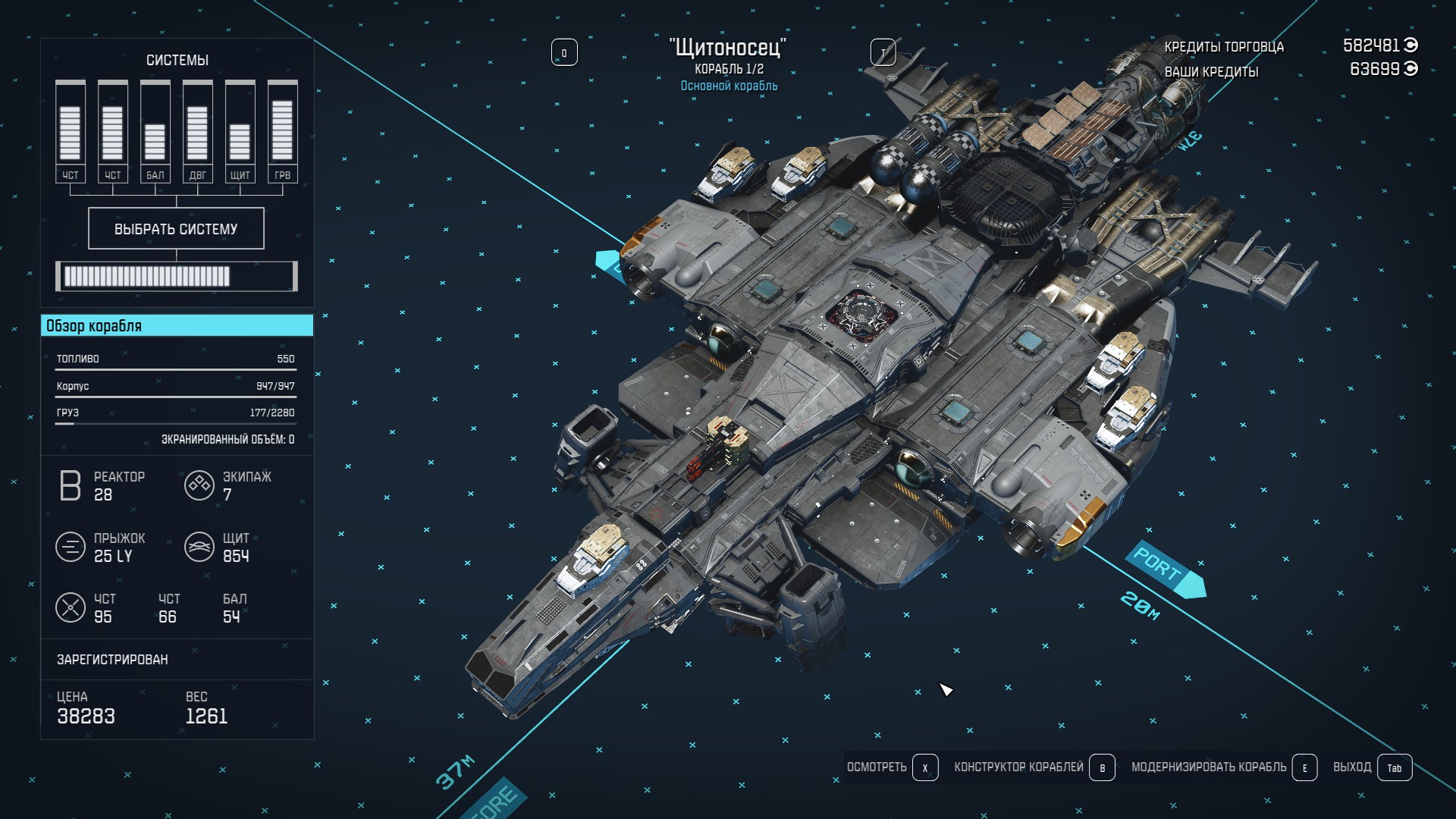The width and height of the screenshot is (1456, 819).
Task: Select the Обзор корабля overview header
Action: tap(177, 326)
